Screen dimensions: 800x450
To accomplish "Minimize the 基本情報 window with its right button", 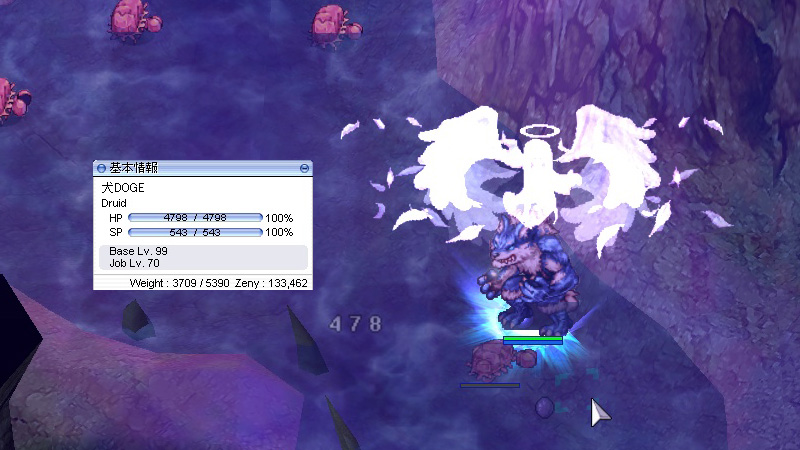I will click(304, 169).
